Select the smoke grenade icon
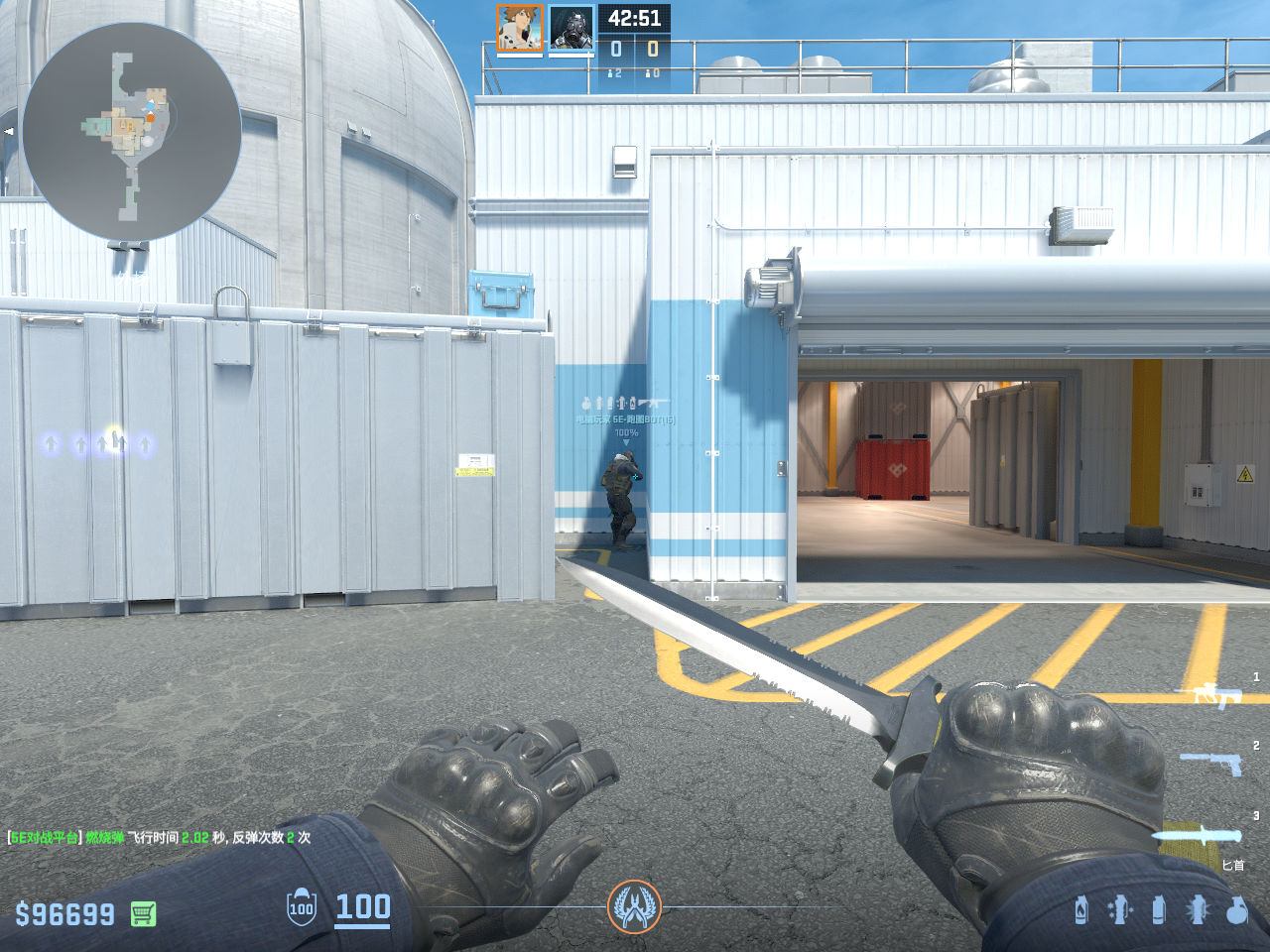 click(1158, 909)
